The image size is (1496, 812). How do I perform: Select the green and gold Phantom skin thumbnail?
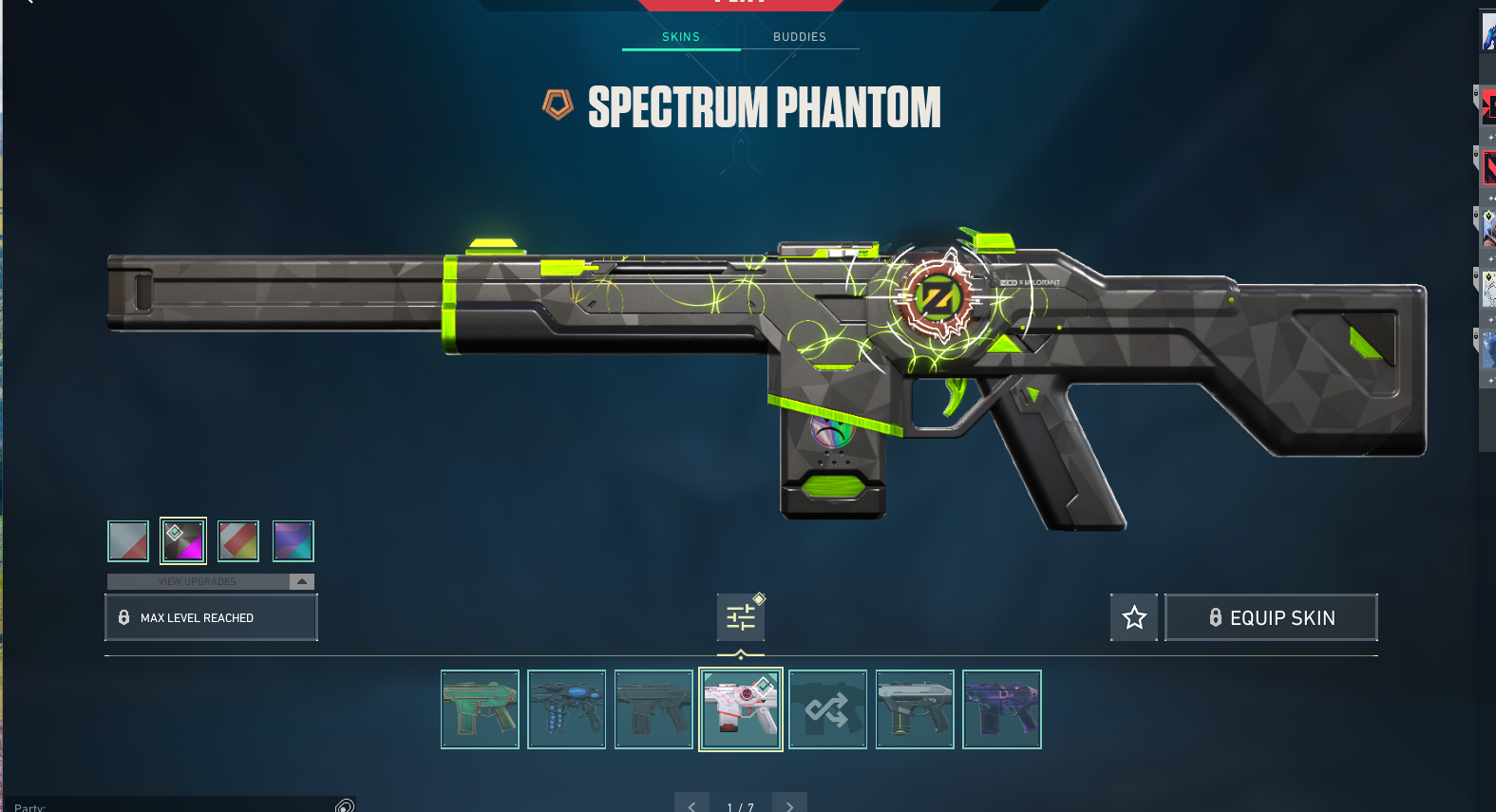point(480,709)
